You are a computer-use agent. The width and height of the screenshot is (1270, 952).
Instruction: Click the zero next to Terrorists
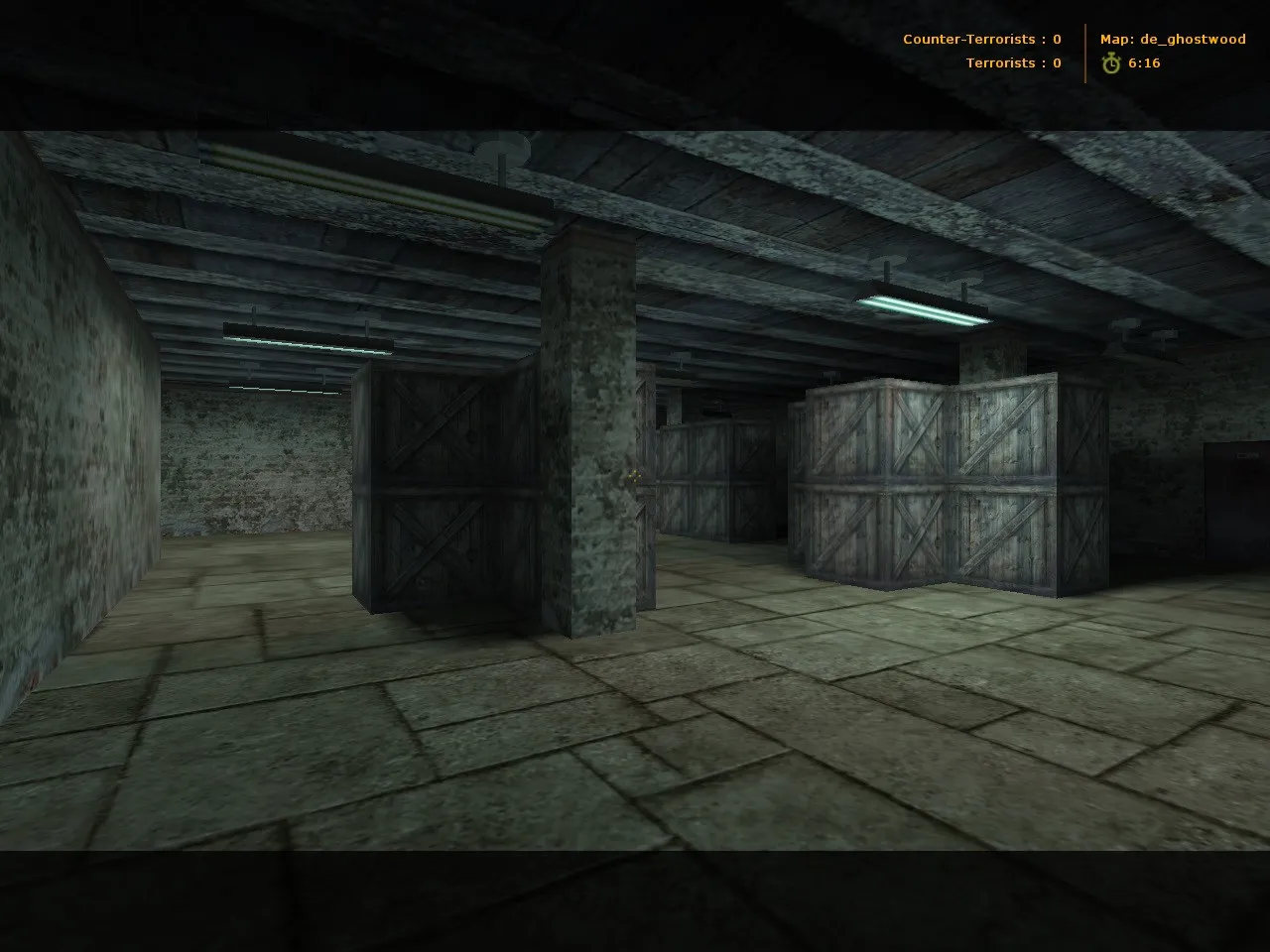point(1055,62)
